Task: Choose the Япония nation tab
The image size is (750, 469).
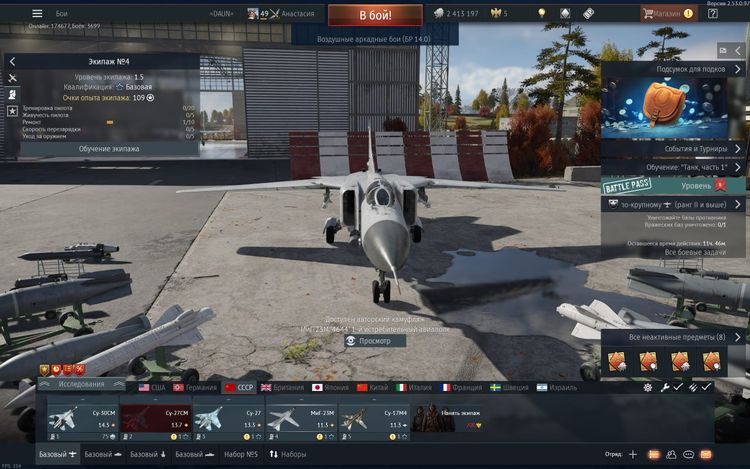Action: tap(330, 386)
